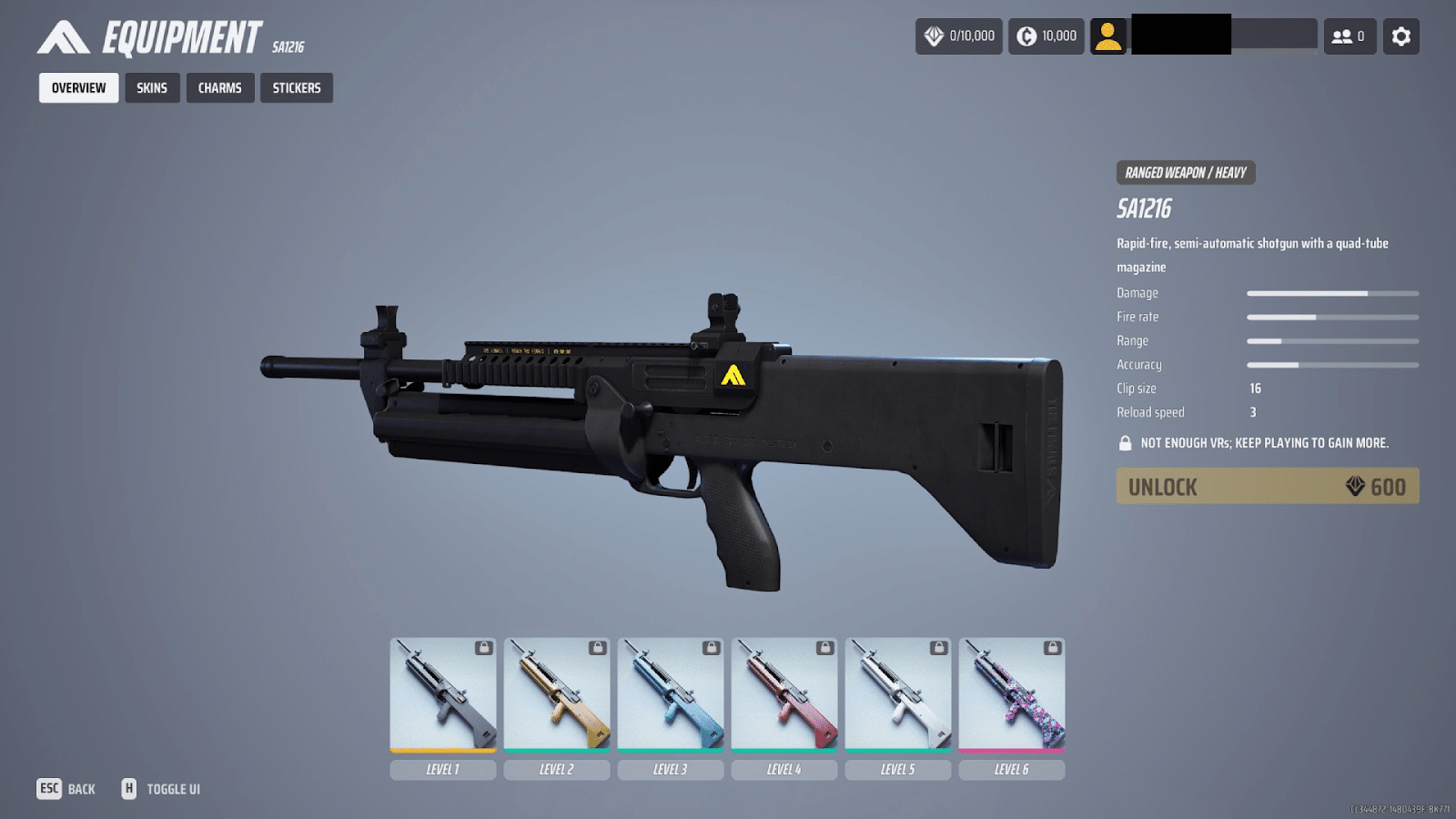Select the Stickers tab
This screenshot has height=819, width=1456.
coord(296,87)
